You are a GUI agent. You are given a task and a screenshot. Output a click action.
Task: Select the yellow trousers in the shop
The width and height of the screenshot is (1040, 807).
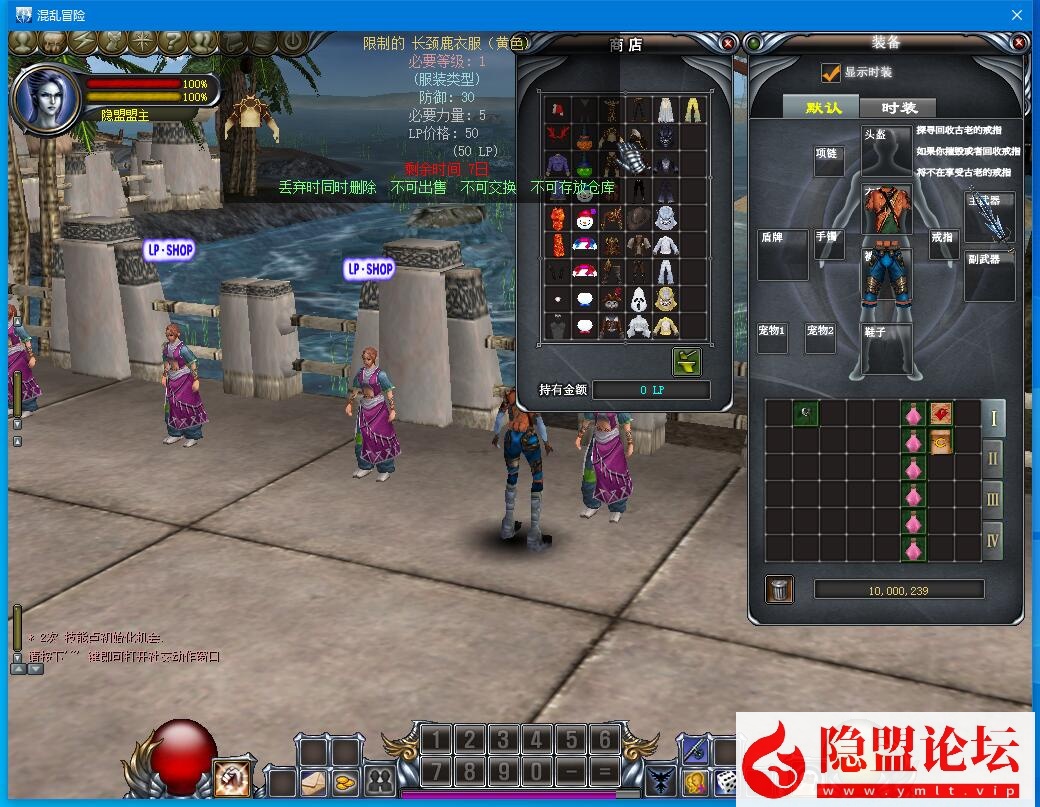tap(693, 109)
